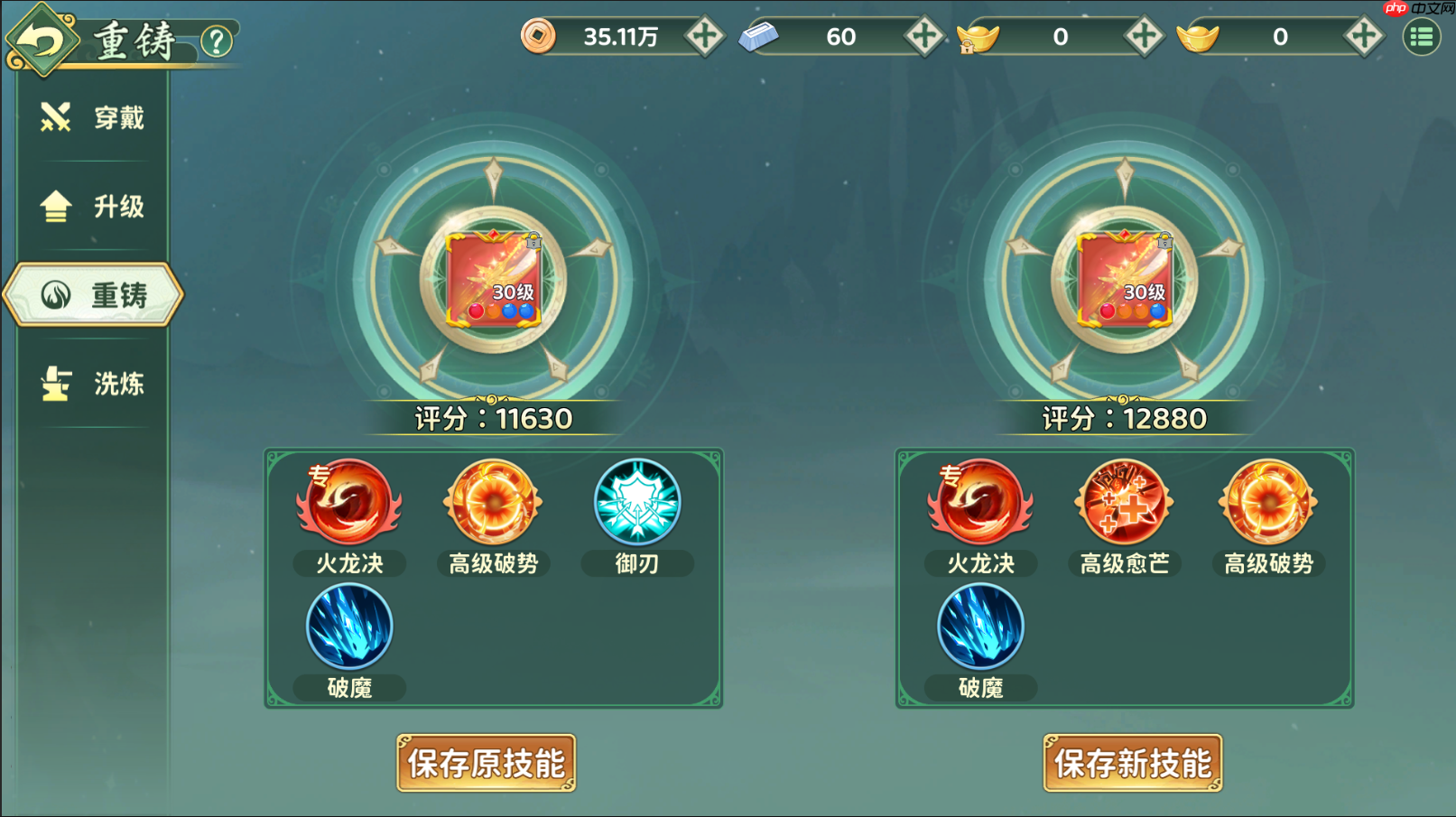Click the 高级破势 skill icon in original skills

[492, 504]
